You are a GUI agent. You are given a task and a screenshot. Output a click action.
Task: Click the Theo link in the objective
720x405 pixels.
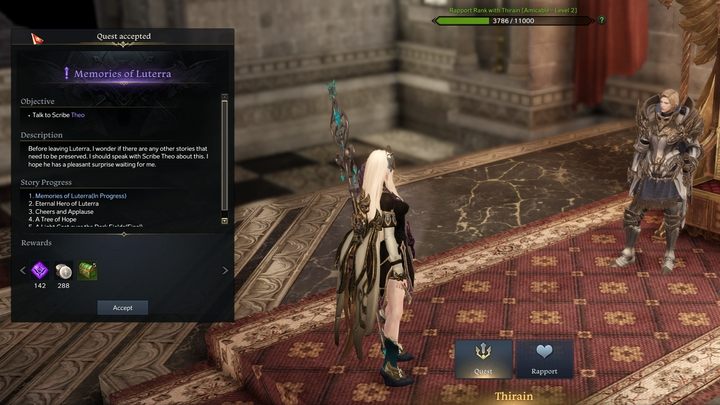(x=78, y=115)
